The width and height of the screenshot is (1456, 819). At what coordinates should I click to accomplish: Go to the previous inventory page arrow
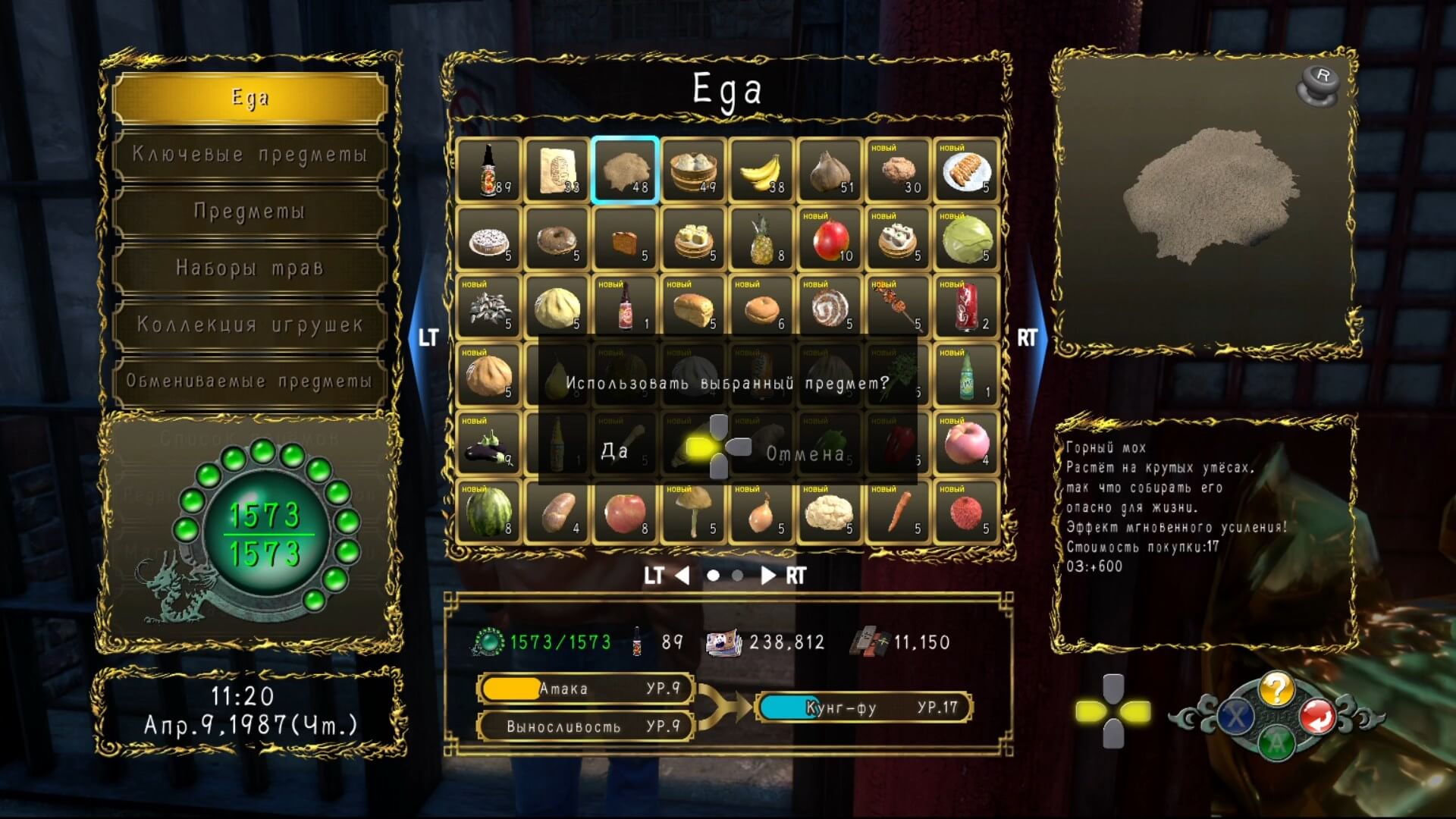tap(682, 576)
